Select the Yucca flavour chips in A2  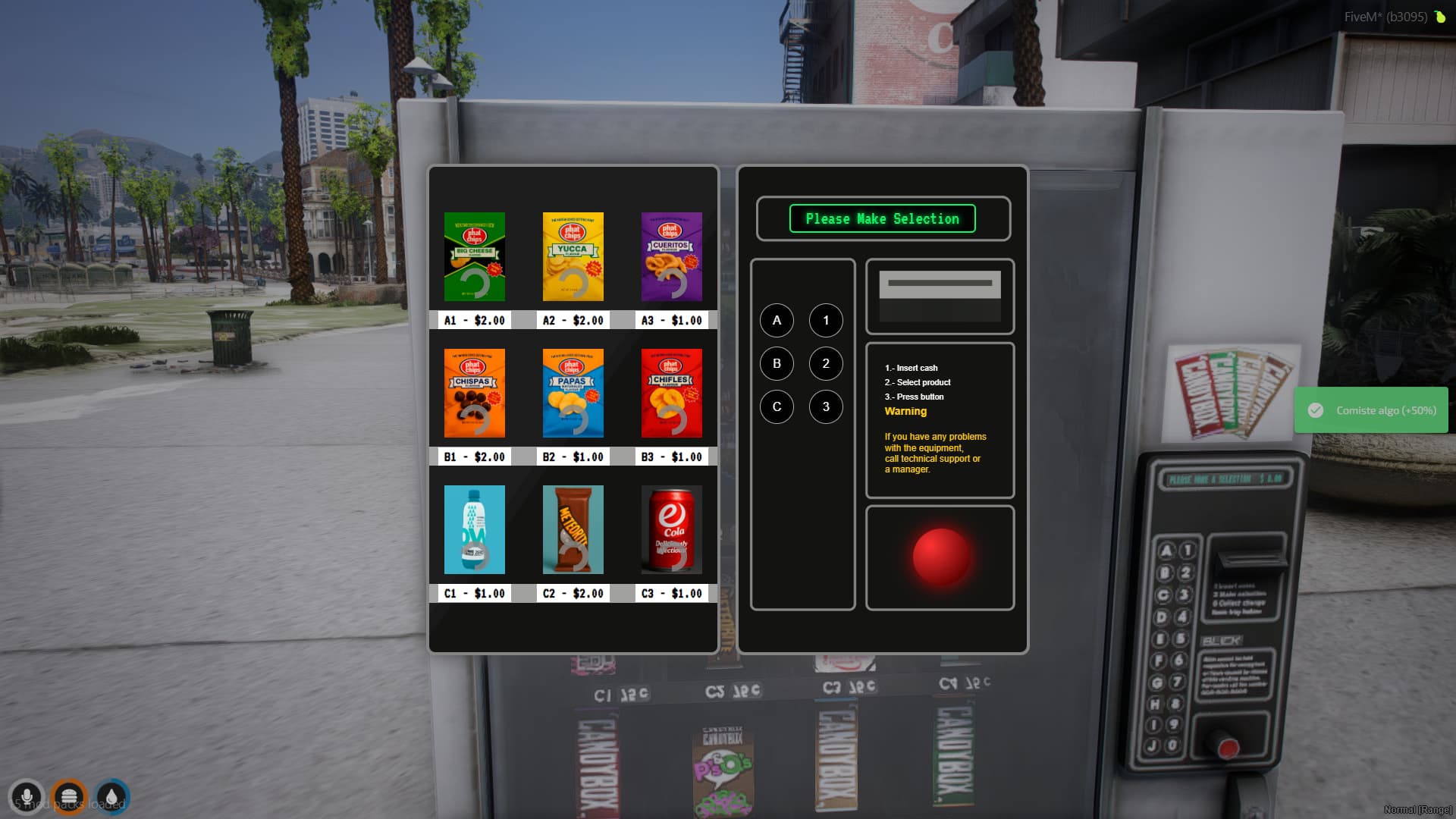click(573, 257)
